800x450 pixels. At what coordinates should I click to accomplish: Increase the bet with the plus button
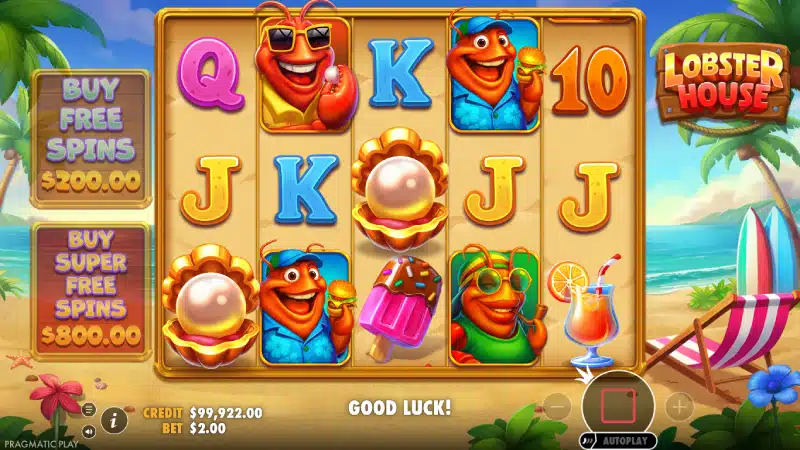[679, 406]
